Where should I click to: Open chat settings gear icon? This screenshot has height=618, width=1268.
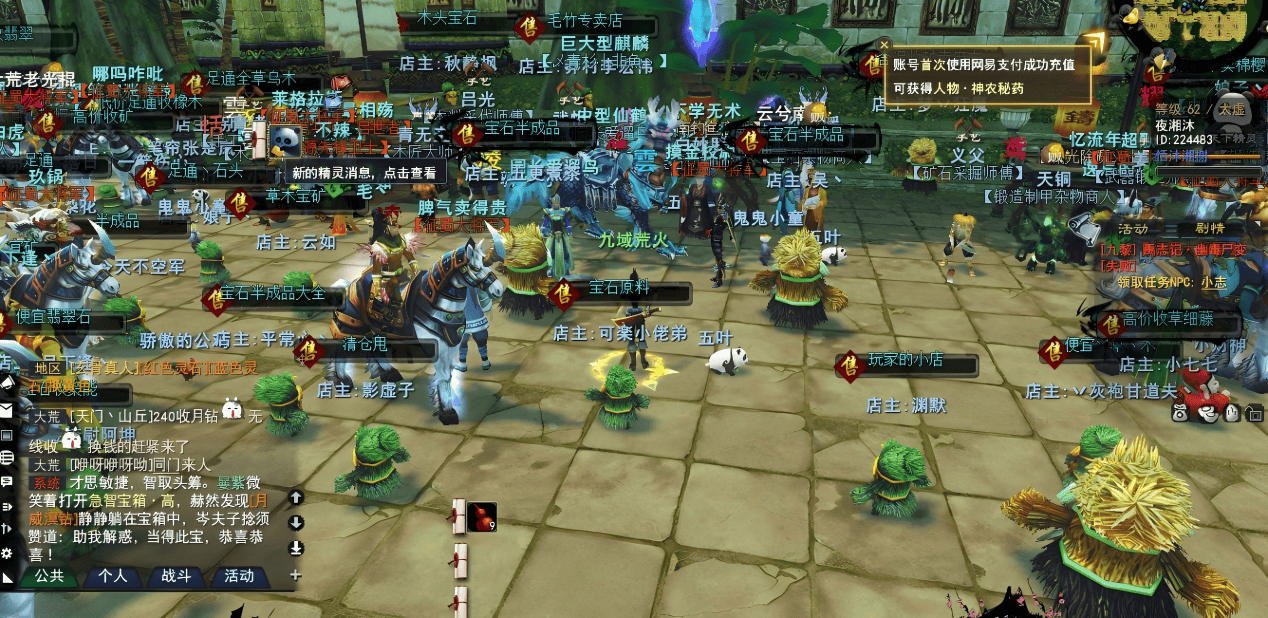pyautogui.click(x=7, y=553)
